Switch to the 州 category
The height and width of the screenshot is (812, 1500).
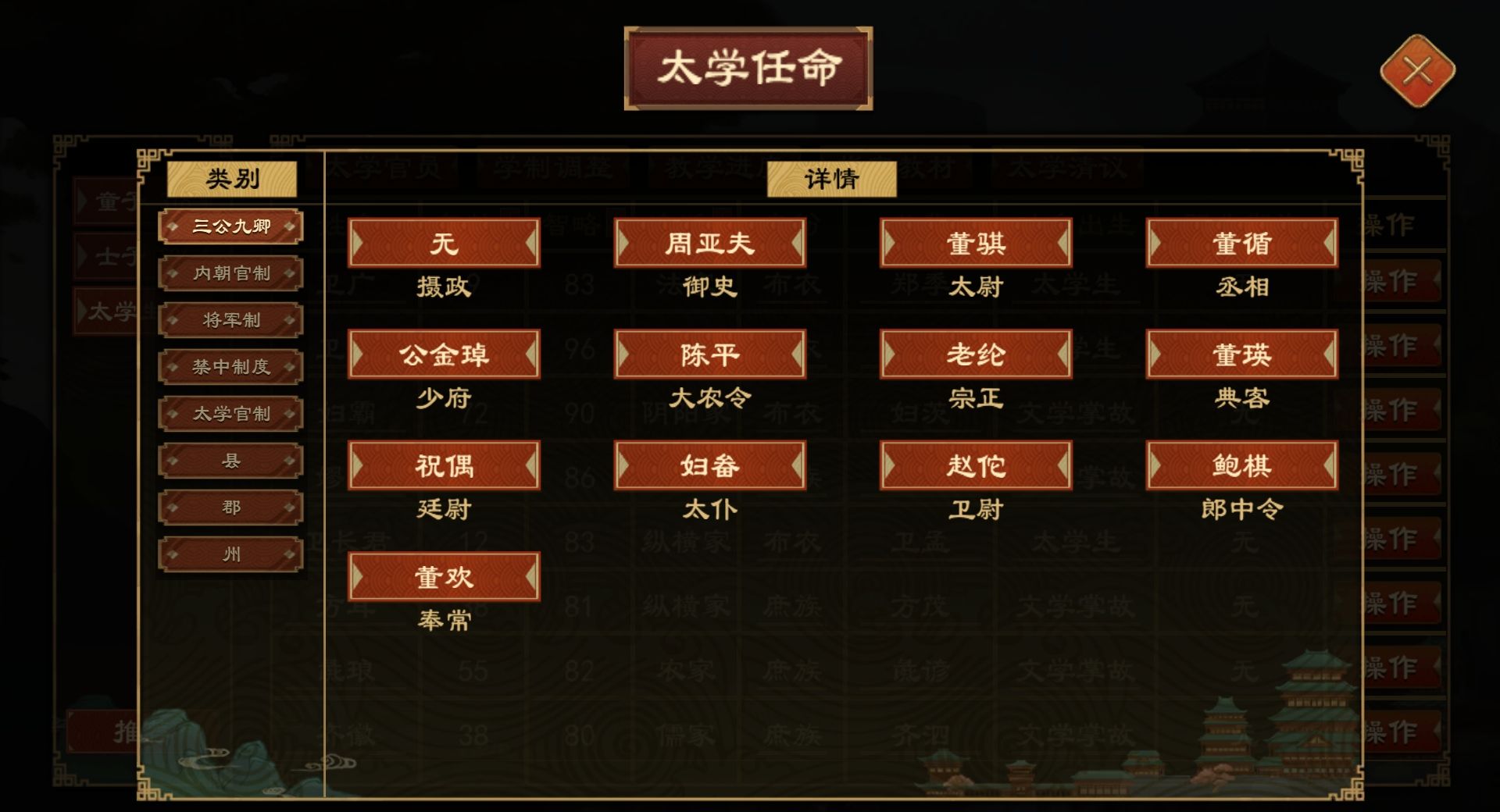click(x=230, y=554)
